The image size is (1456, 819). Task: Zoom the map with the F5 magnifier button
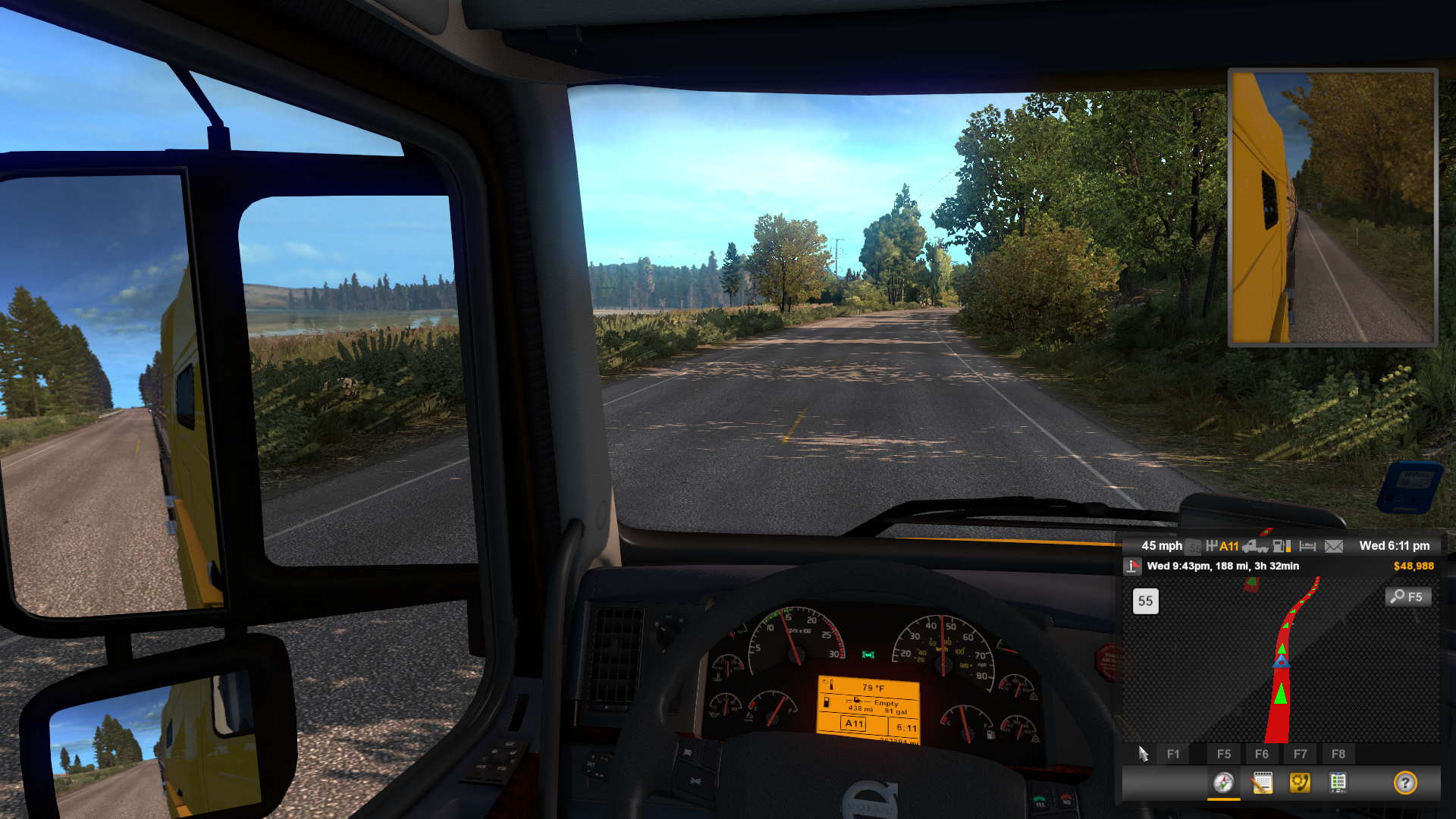(x=1407, y=597)
